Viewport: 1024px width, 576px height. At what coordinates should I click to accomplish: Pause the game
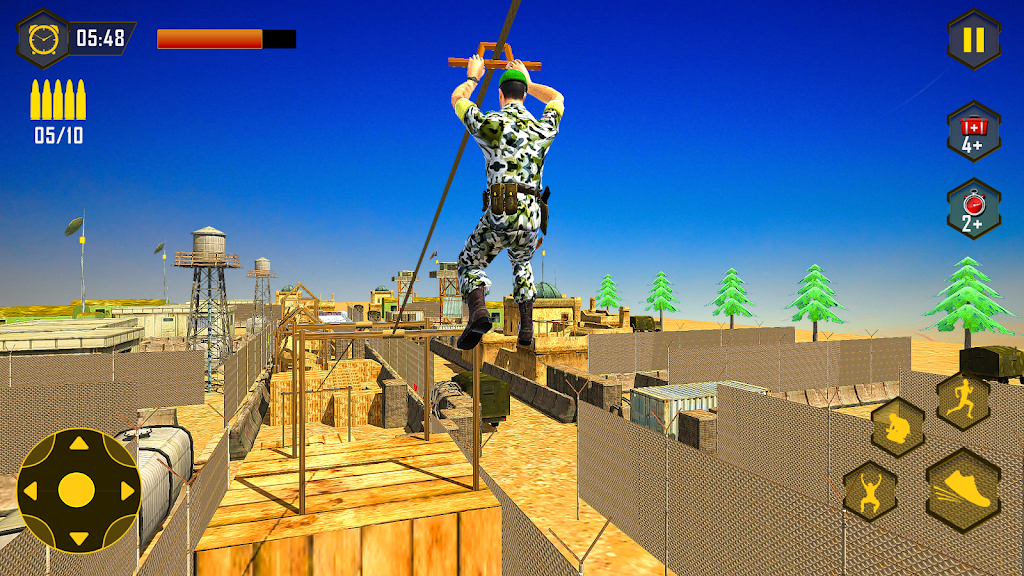point(973,40)
